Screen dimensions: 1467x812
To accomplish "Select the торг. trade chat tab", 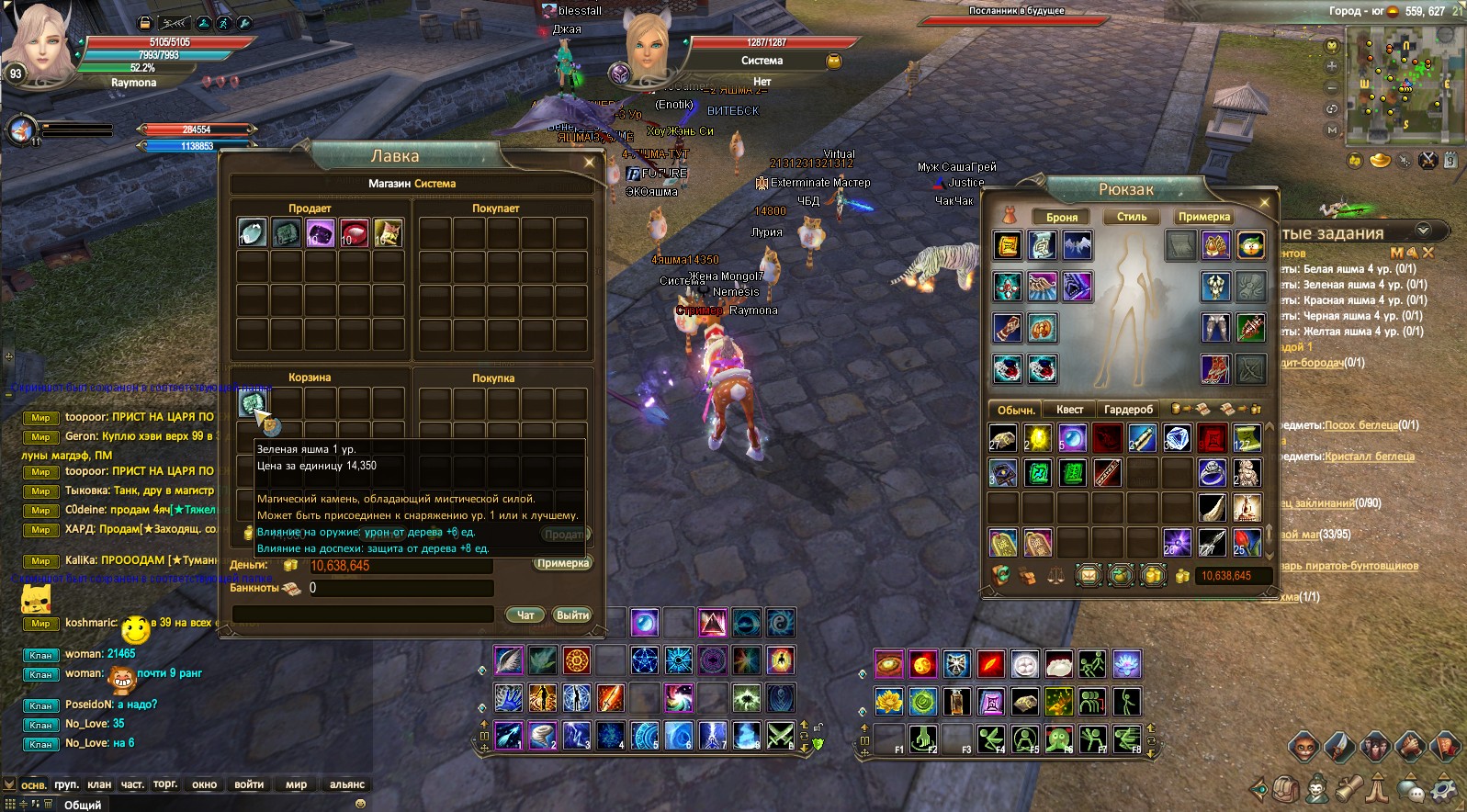I will pyautogui.click(x=165, y=784).
